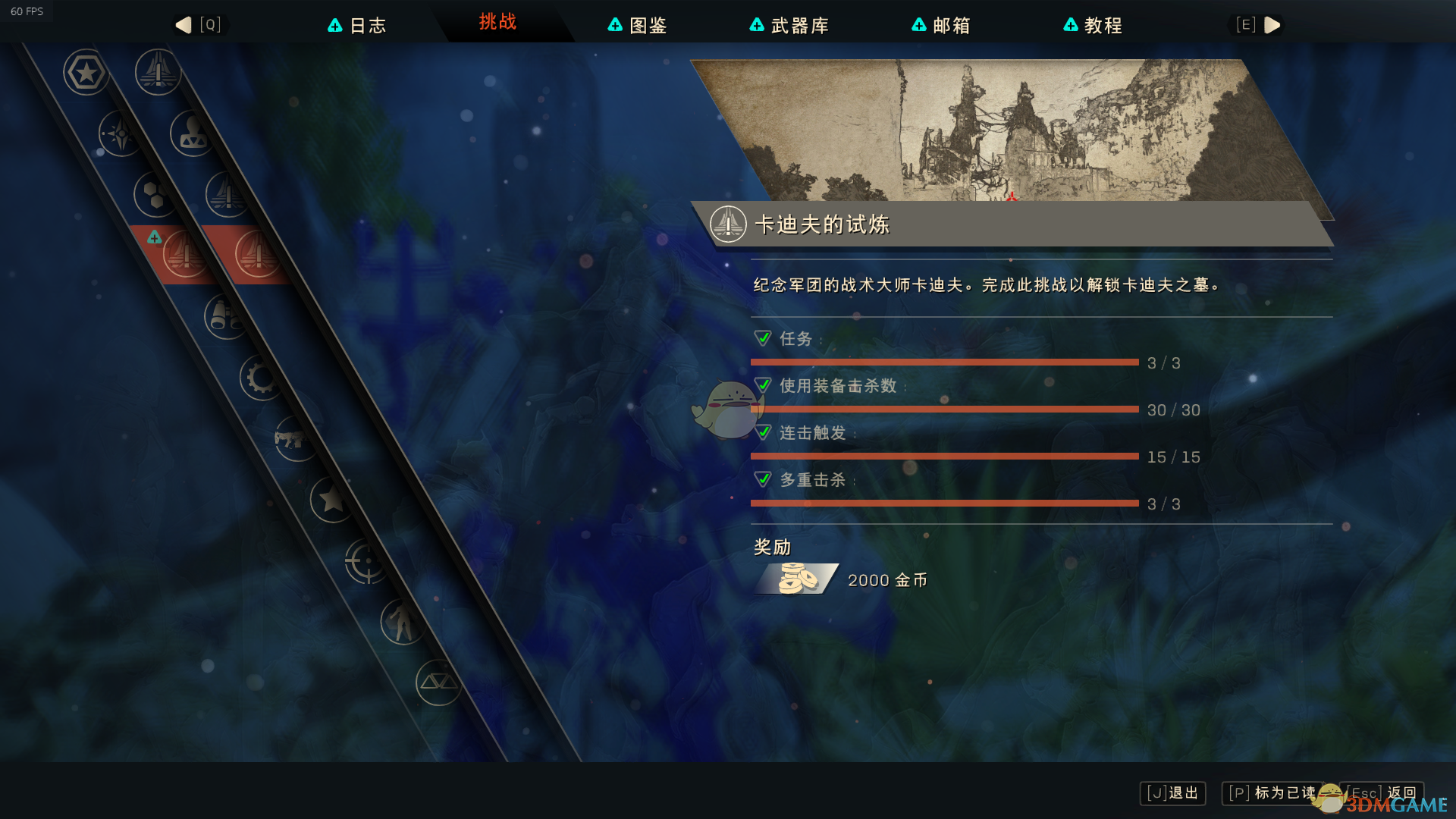Image resolution: width=1456 pixels, height=819 pixels.
Task: Select the 挑战 tab
Action: pos(497,22)
